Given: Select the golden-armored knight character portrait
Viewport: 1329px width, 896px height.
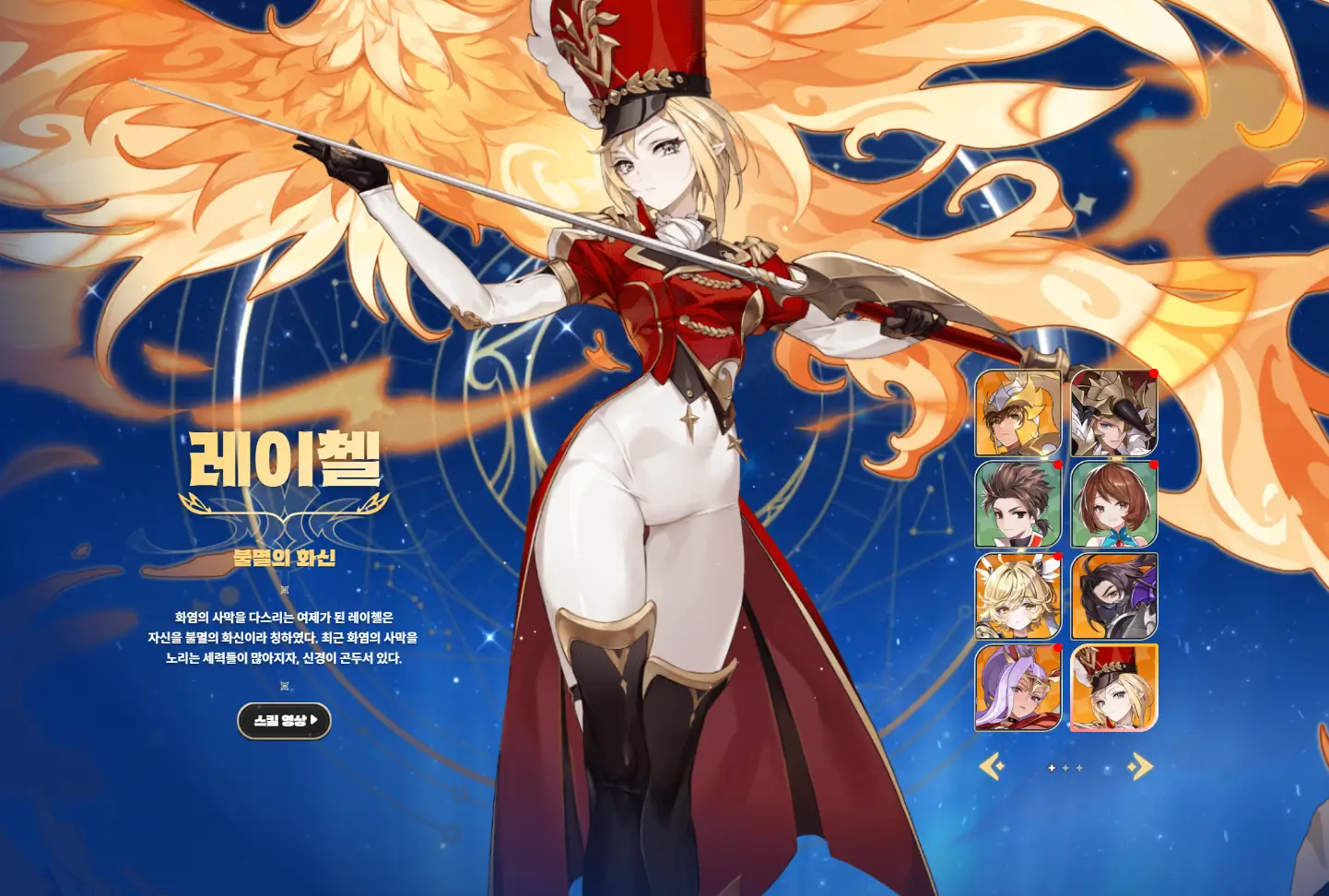Looking at the screenshot, I should point(1018,415).
